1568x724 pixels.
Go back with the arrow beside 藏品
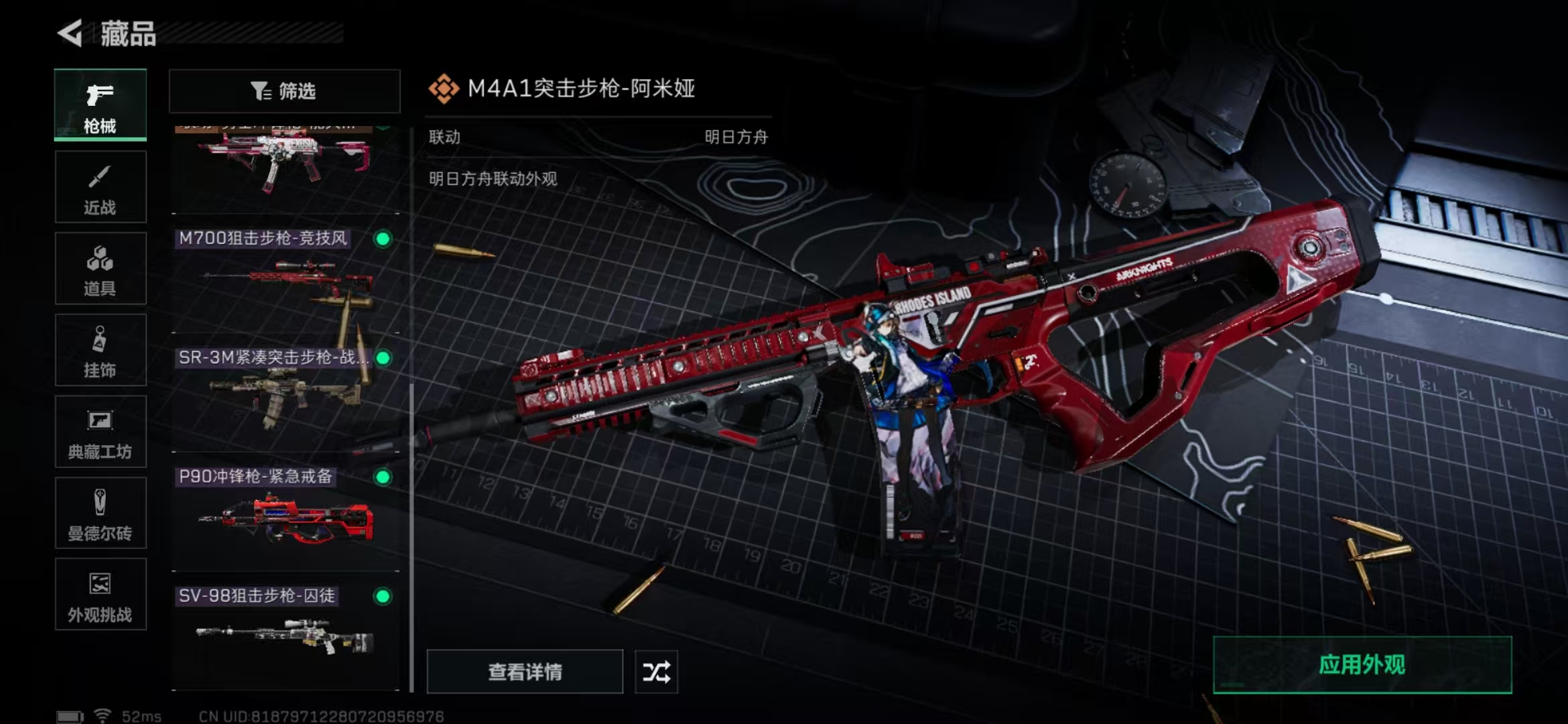[70, 33]
